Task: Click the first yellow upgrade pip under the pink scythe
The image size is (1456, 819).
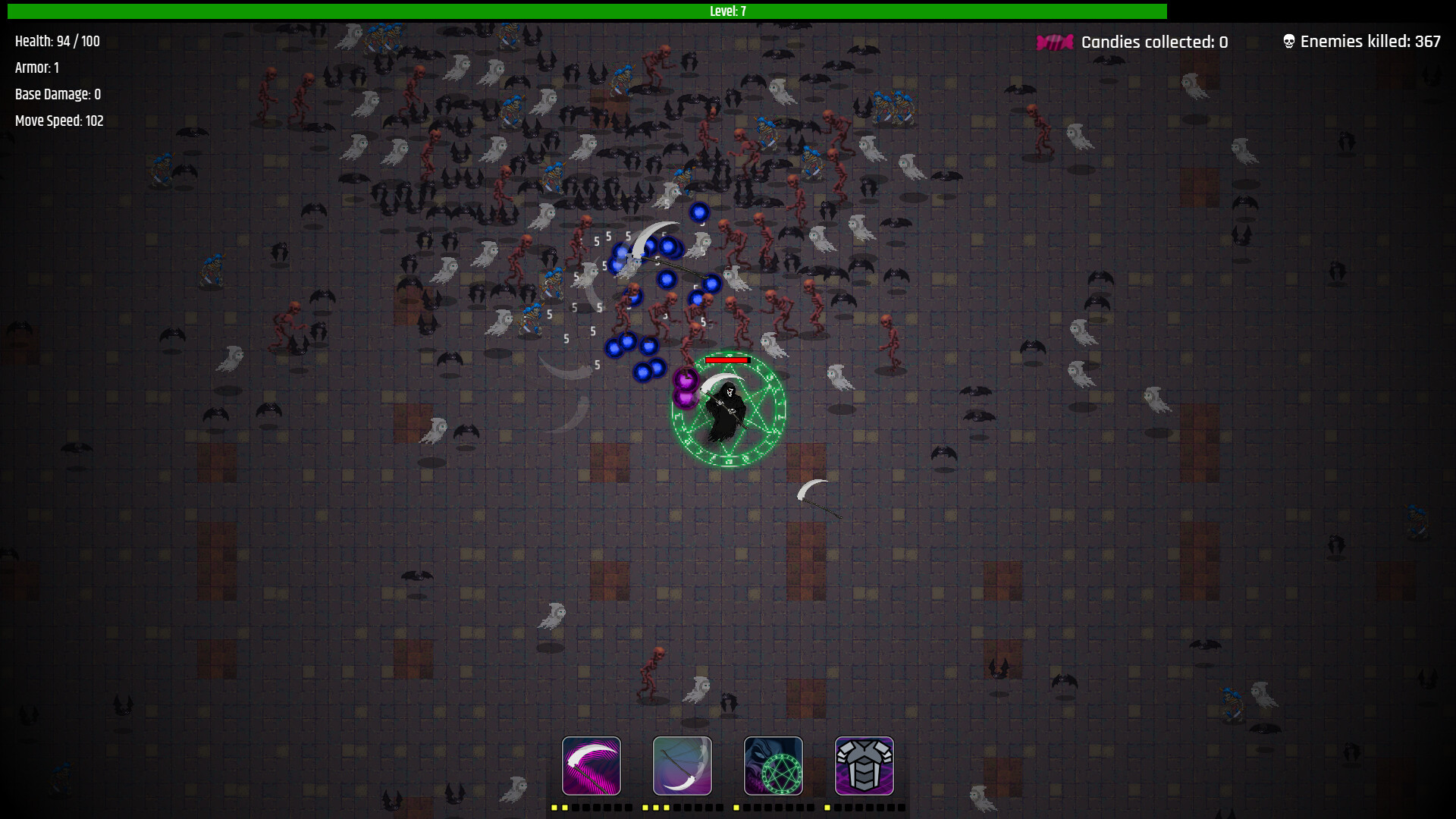Action: click(x=554, y=808)
